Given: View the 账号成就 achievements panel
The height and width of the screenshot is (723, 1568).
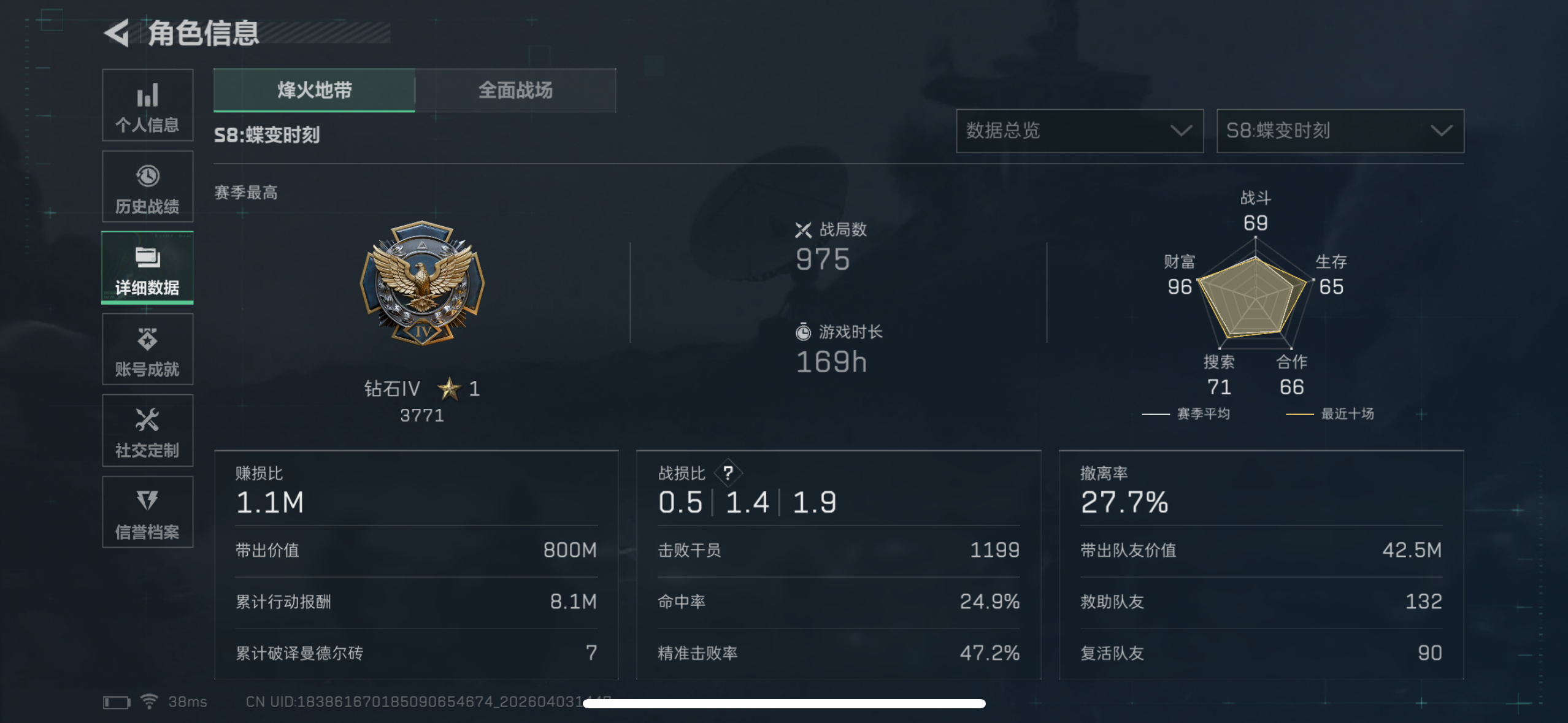Looking at the screenshot, I should click(x=147, y=350).
